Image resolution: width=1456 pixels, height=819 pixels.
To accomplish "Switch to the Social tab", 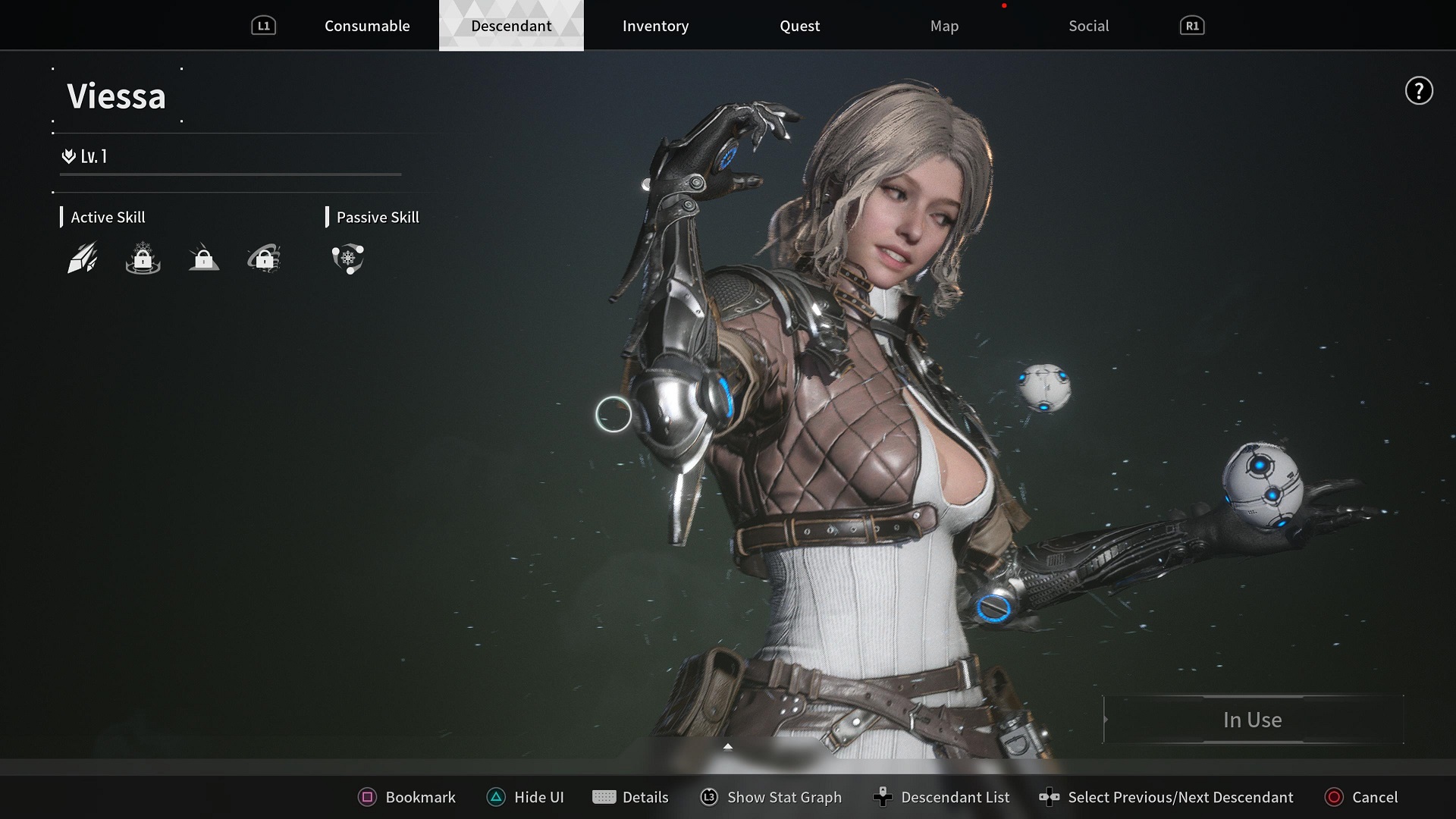I will pos(1088,26).
